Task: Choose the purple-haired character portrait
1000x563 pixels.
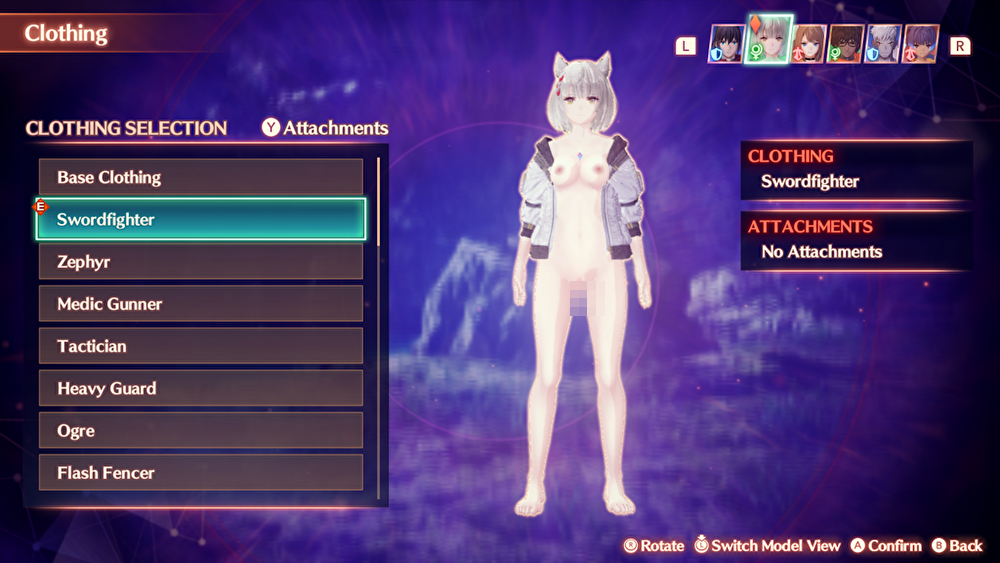Action: click(x=921, y=44)
